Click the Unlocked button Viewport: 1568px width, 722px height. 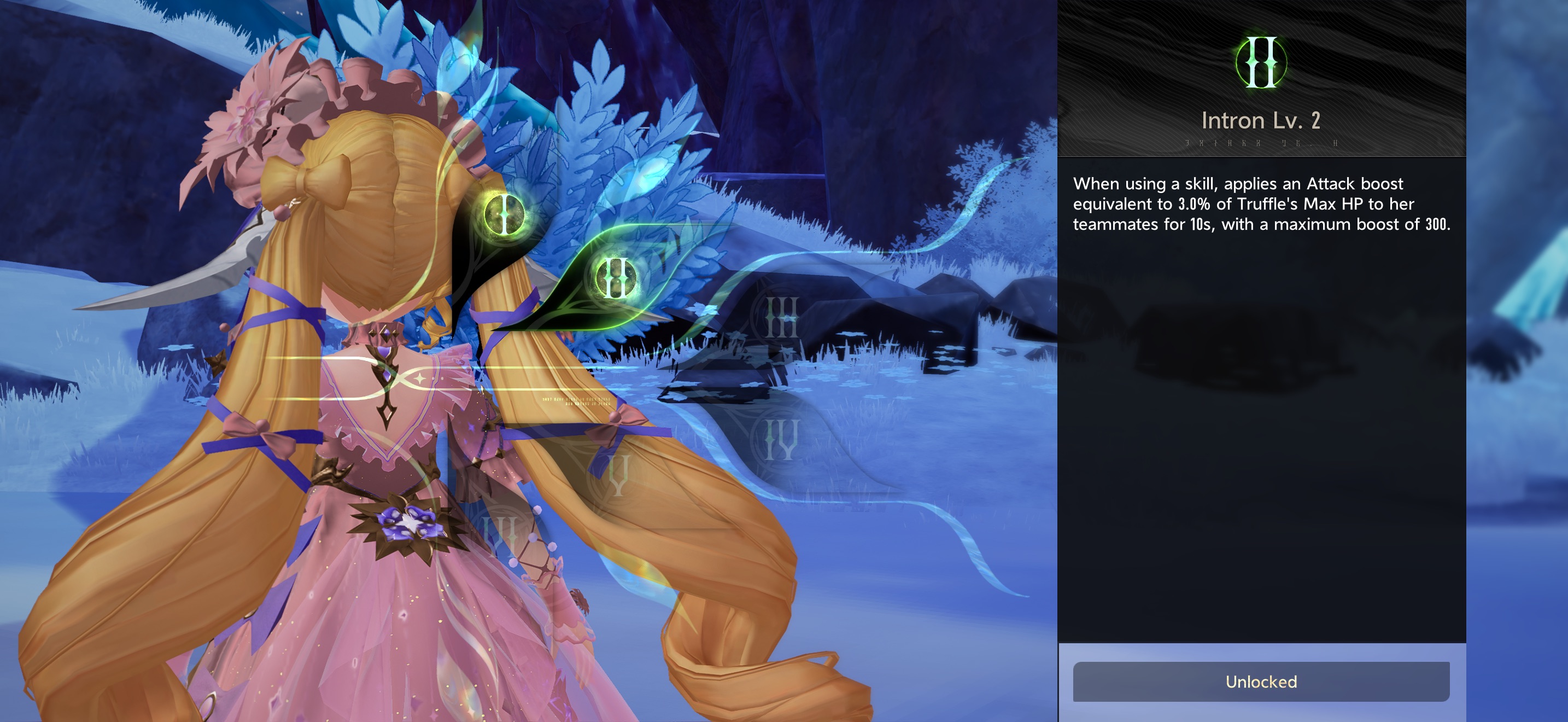pyautogui.click(x=1261, y=681)
